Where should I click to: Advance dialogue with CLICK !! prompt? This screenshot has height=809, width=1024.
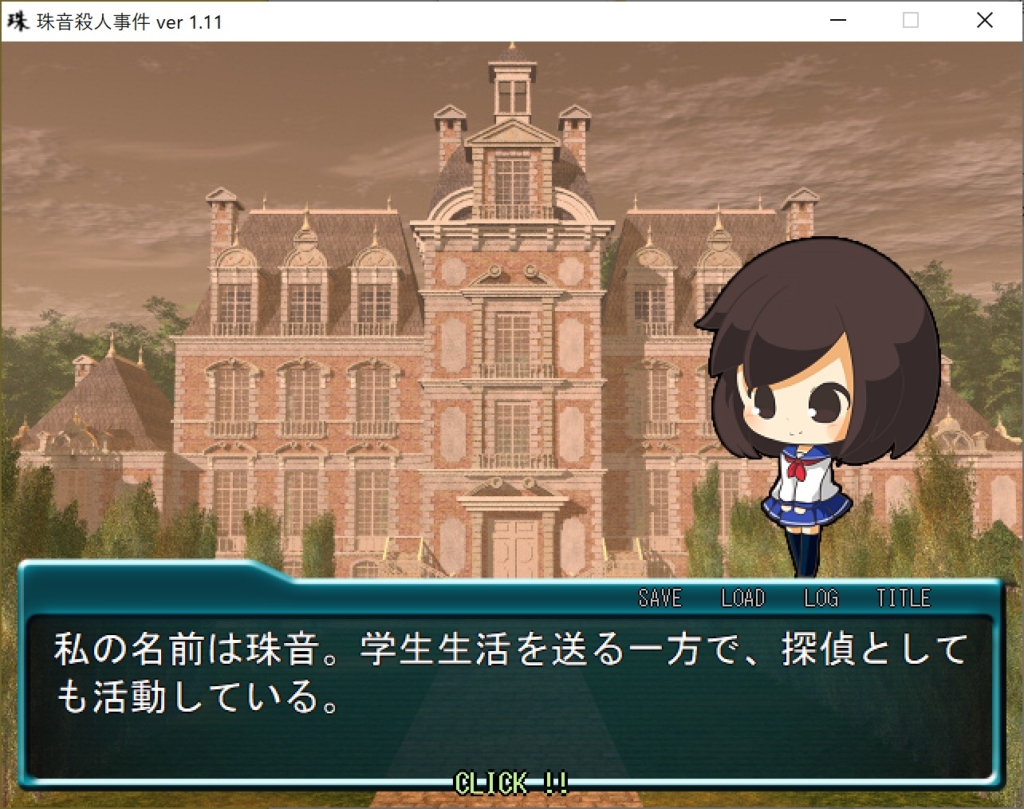(x=512, y=782)
